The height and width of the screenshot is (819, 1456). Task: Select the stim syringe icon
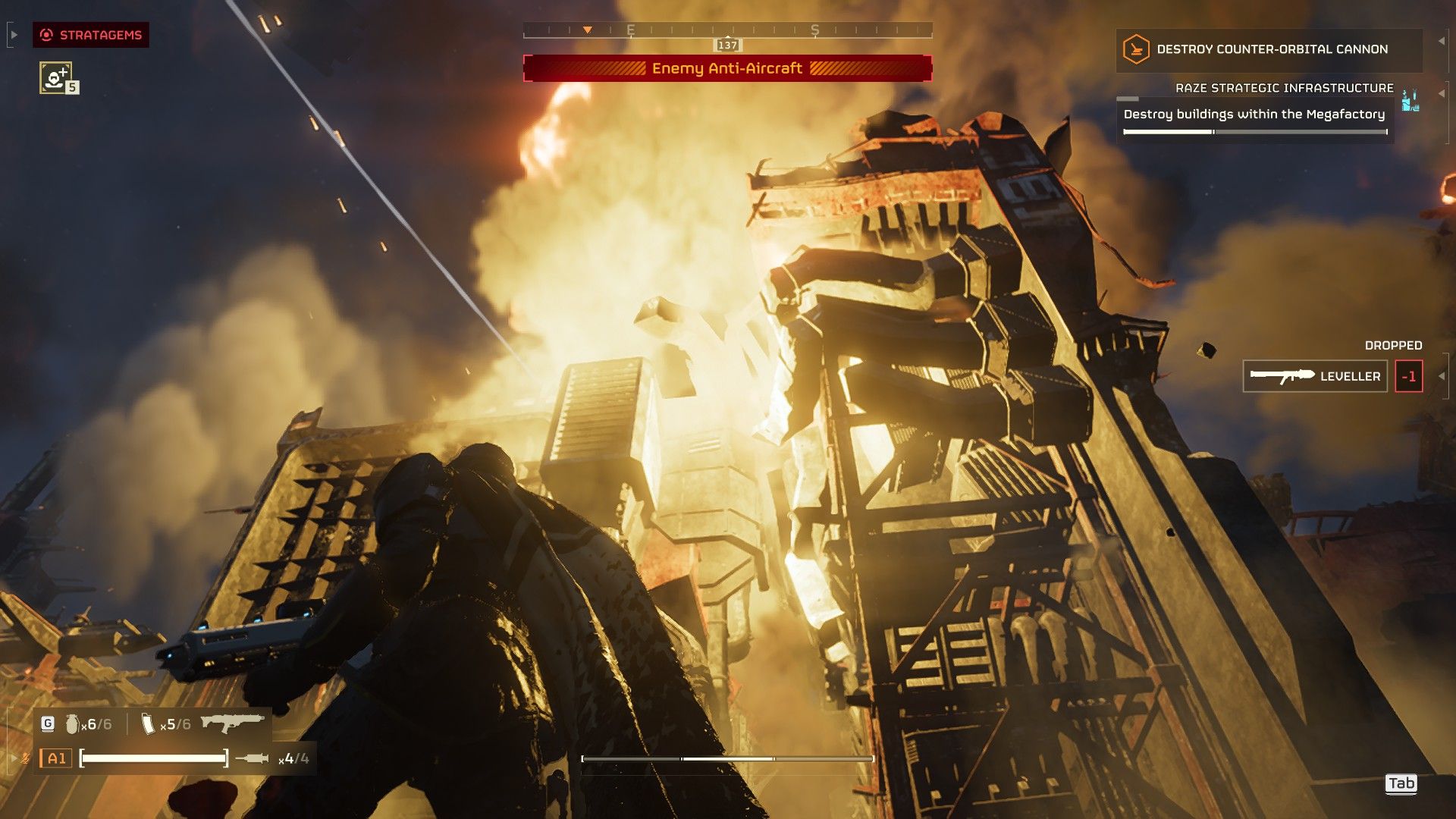252,758
